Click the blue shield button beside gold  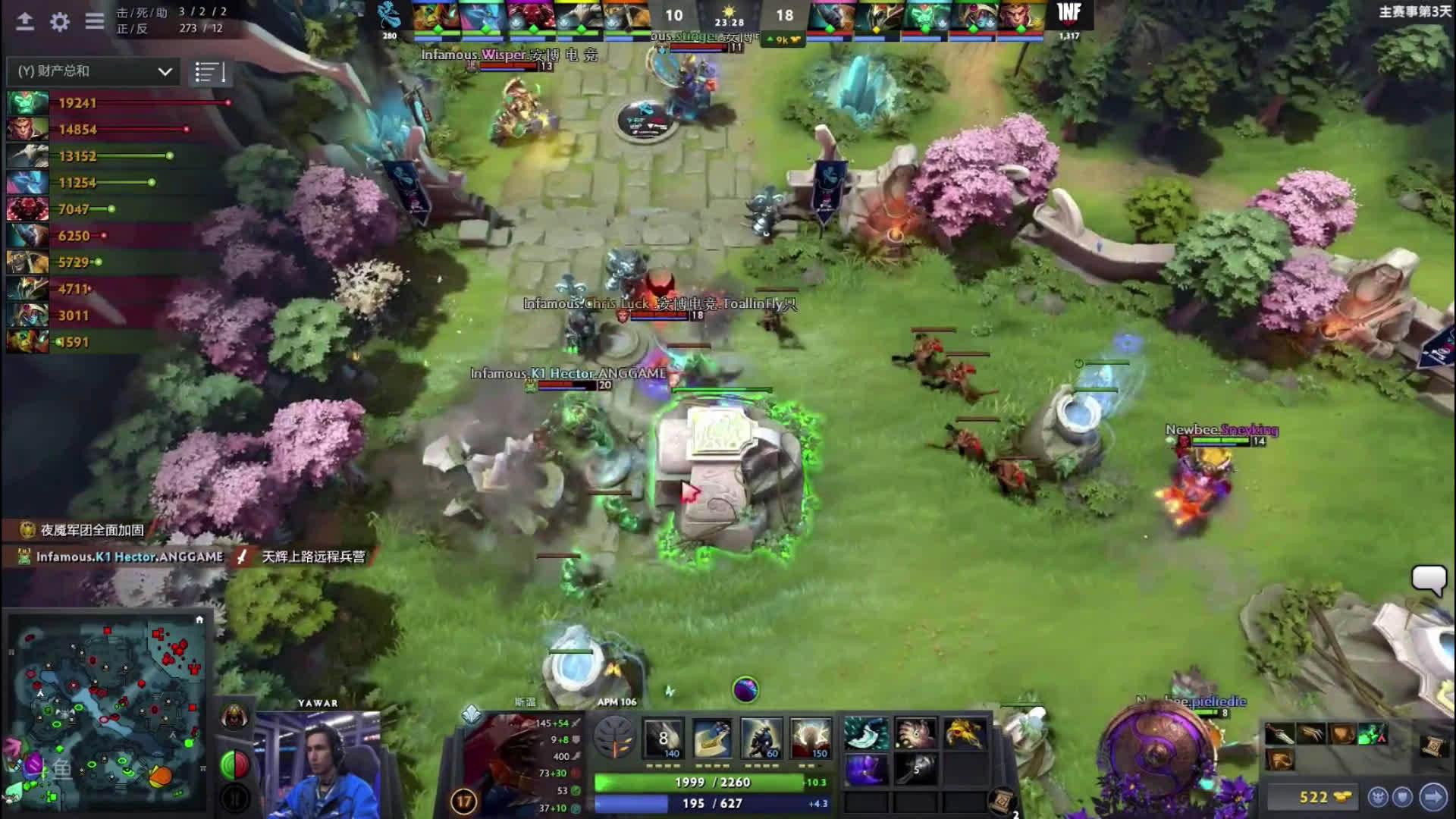pyautogui.click(x=1404, y=797)
